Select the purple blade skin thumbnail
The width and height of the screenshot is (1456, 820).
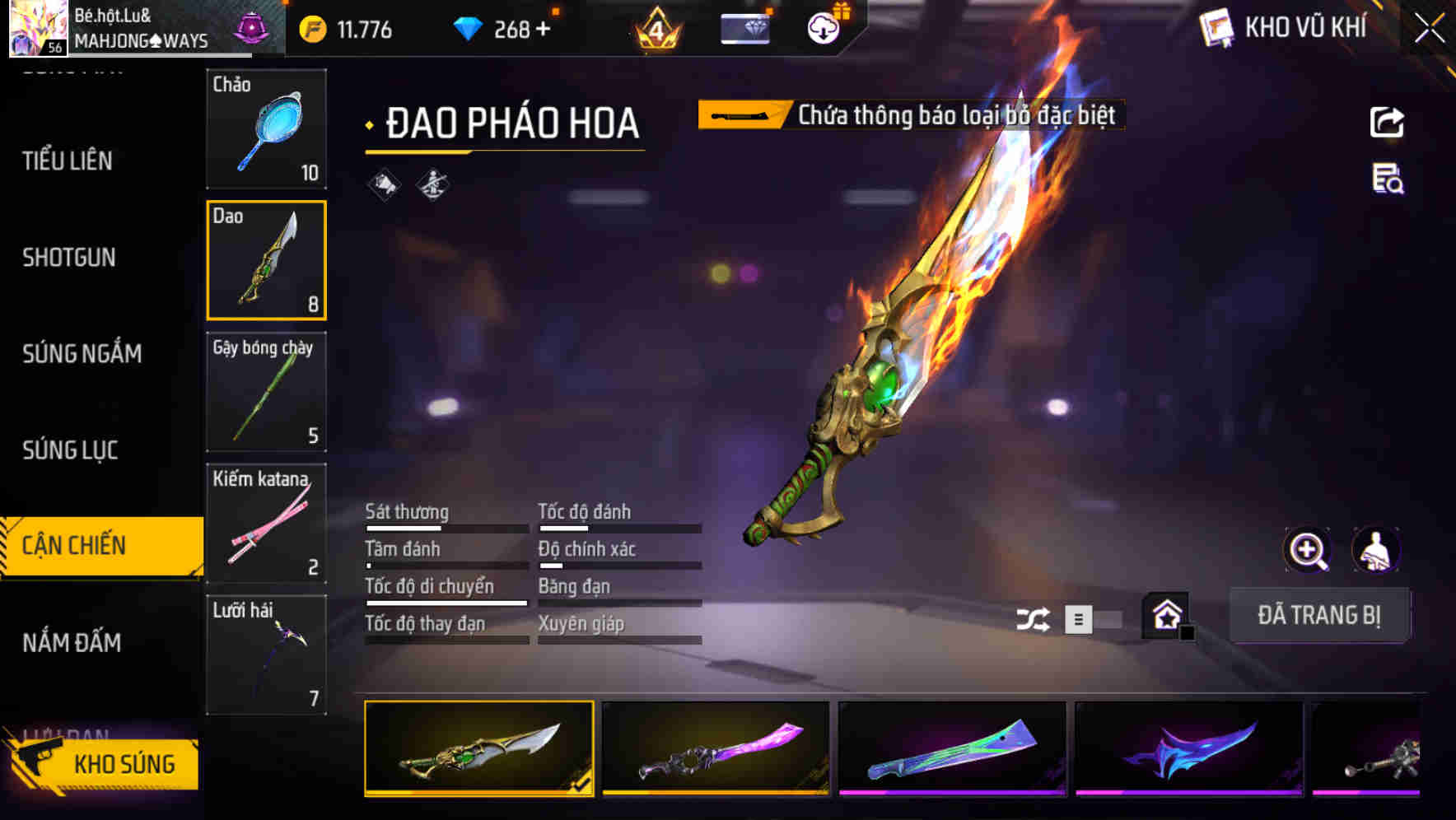pos(715,749)
